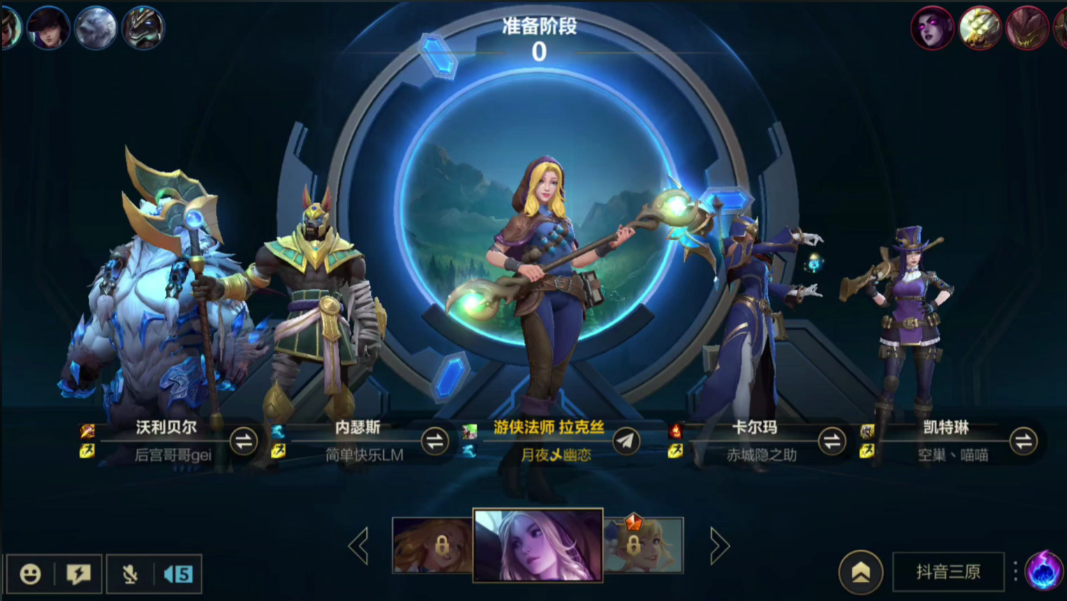Request a swap with the 内瑟斯 player

pos(435,440)
